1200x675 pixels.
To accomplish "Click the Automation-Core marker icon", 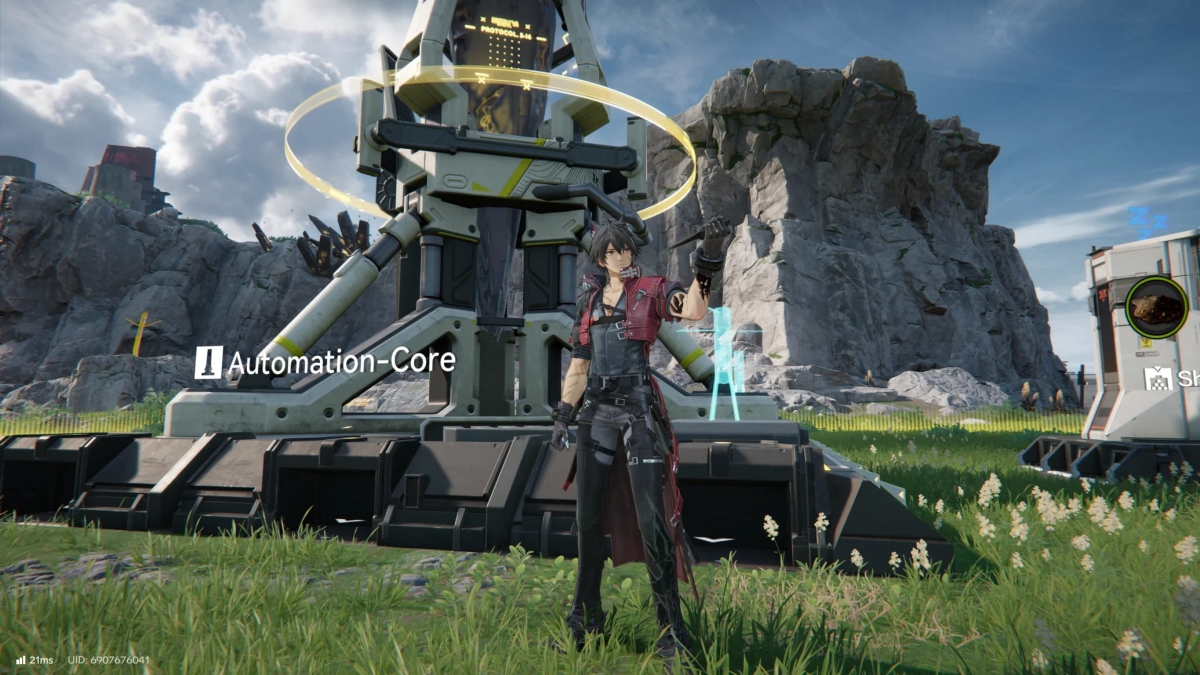I will pyautogui.click(x=209, y=362).
